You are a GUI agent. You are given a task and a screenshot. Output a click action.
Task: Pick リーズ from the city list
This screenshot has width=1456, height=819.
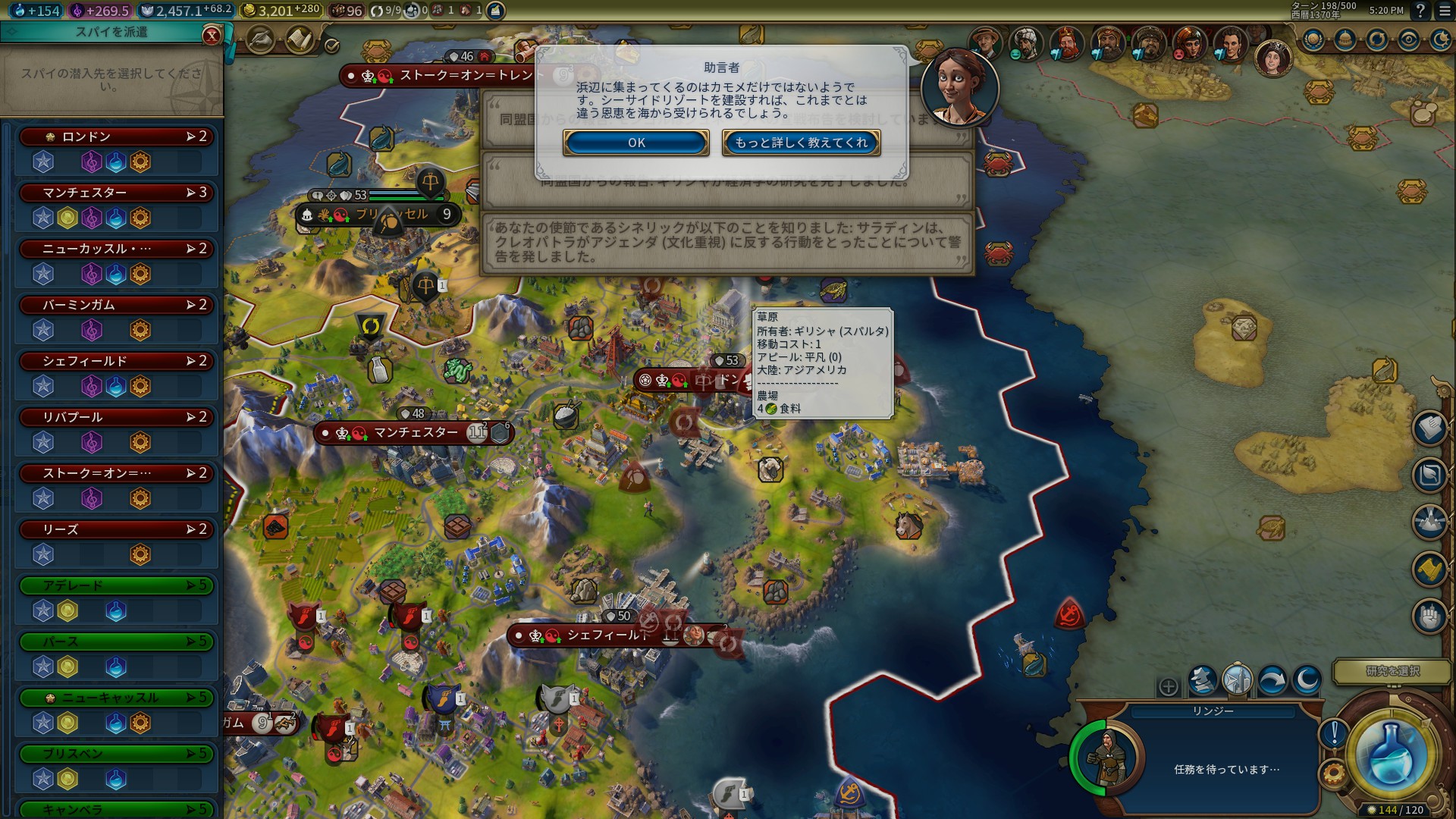point(118,529)
